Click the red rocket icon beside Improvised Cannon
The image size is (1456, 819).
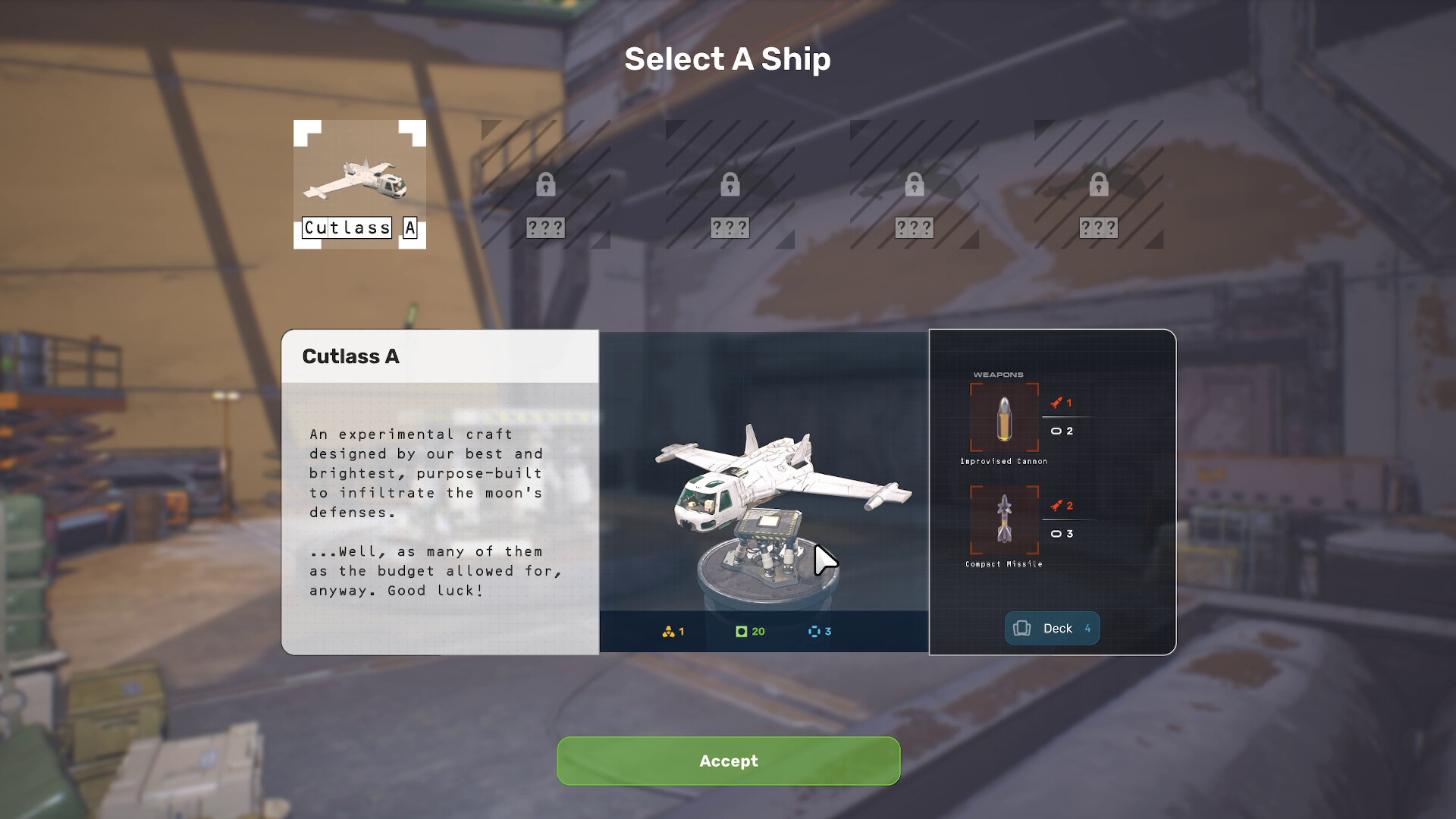click(x=1057, y=403)
